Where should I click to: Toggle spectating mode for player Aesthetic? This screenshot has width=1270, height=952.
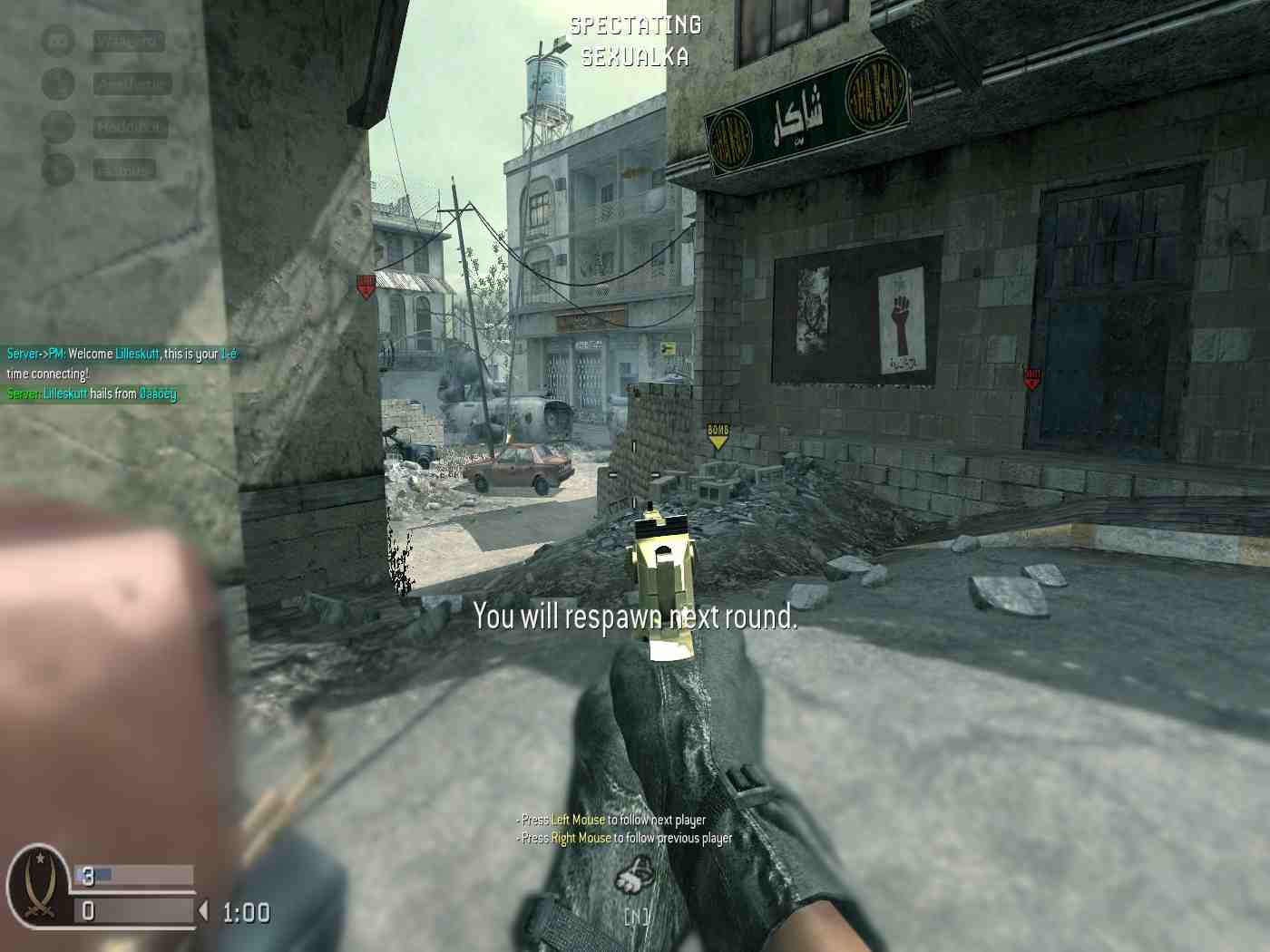click(x=129, y=83)
